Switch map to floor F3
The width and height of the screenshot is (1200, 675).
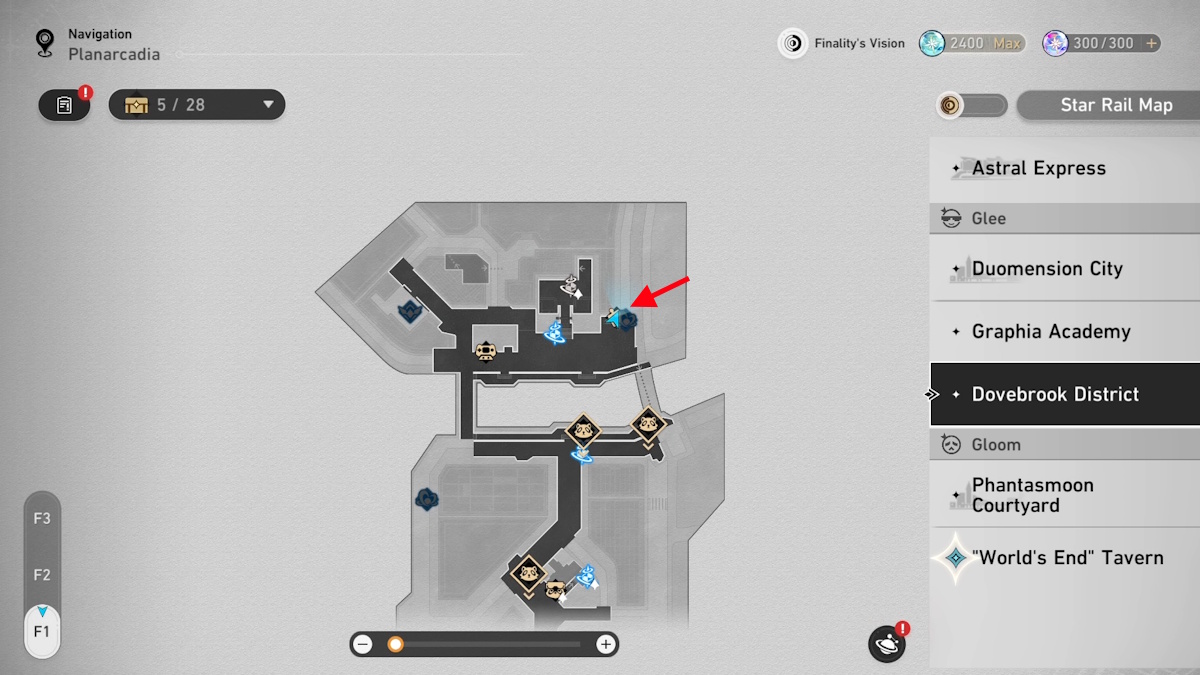[42, 519]
